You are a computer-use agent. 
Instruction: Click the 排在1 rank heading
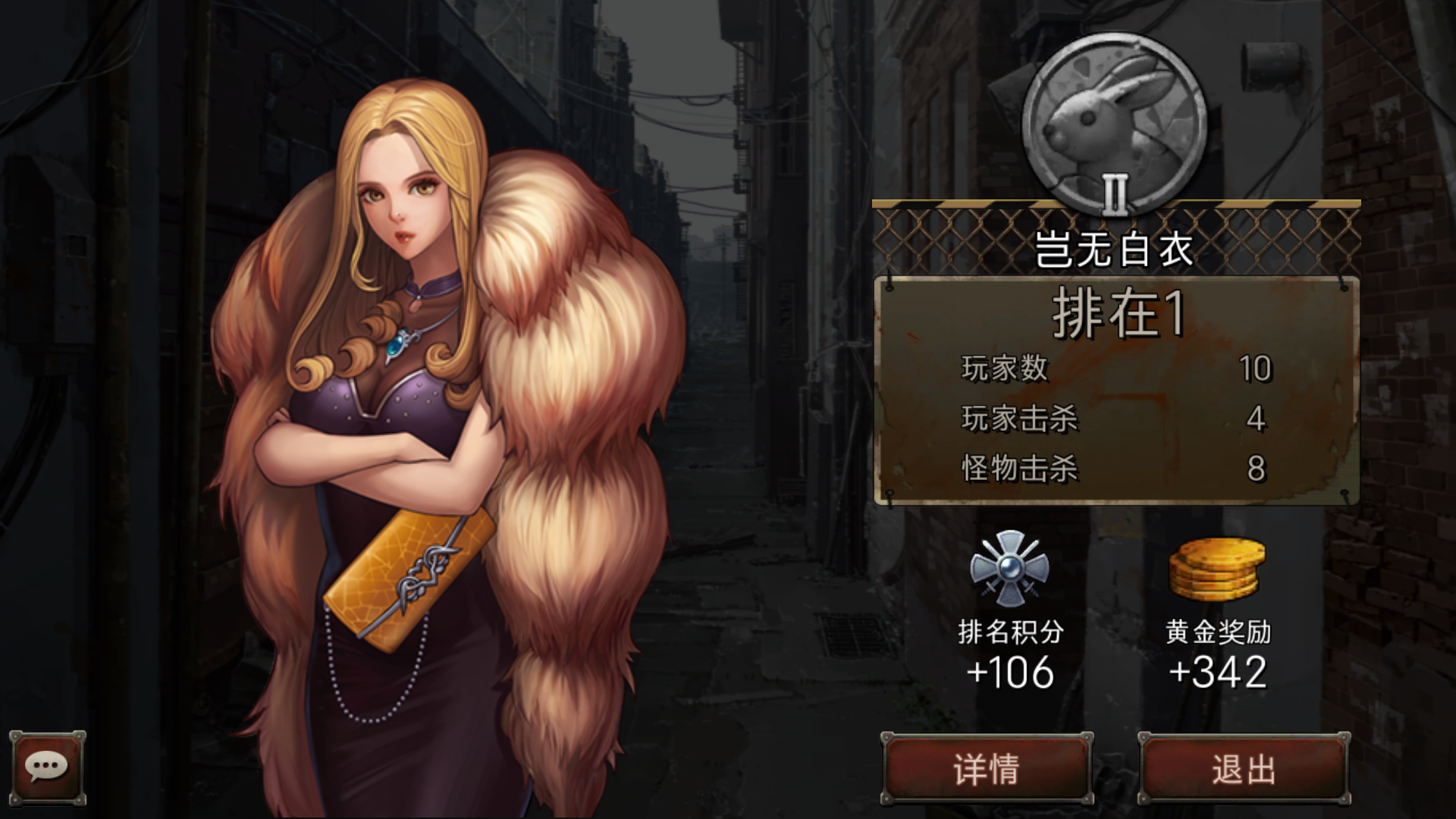coord(1115,311)
